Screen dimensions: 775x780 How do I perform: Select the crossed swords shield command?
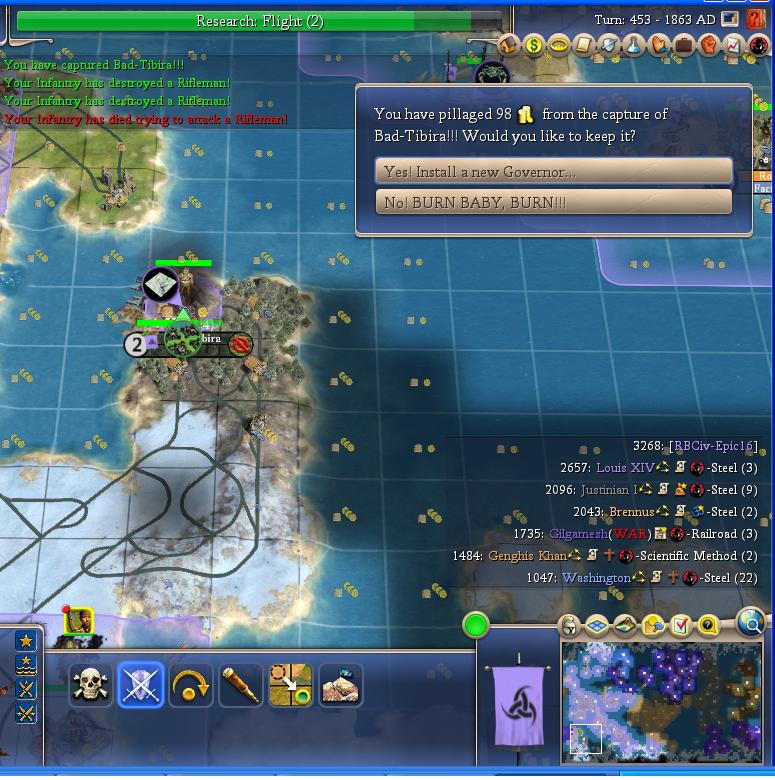(140, 685)
